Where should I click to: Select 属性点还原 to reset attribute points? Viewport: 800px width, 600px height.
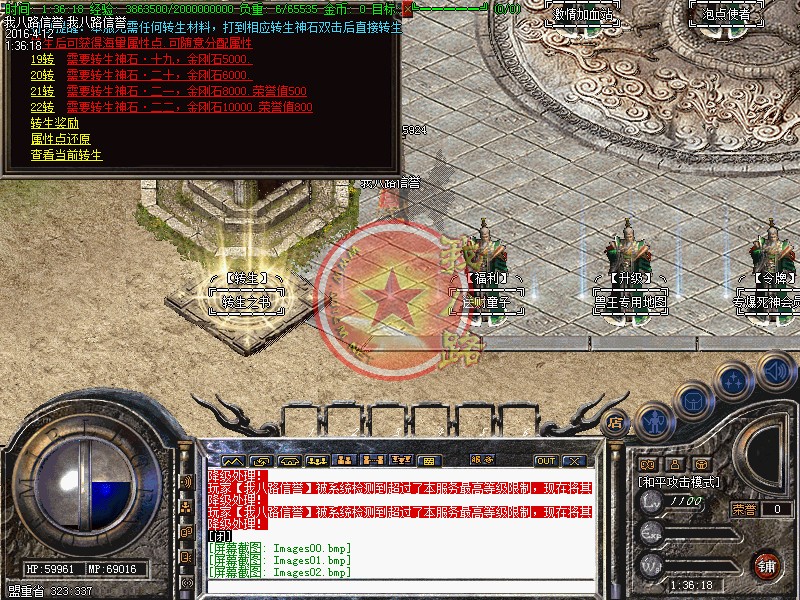(61, 139)
